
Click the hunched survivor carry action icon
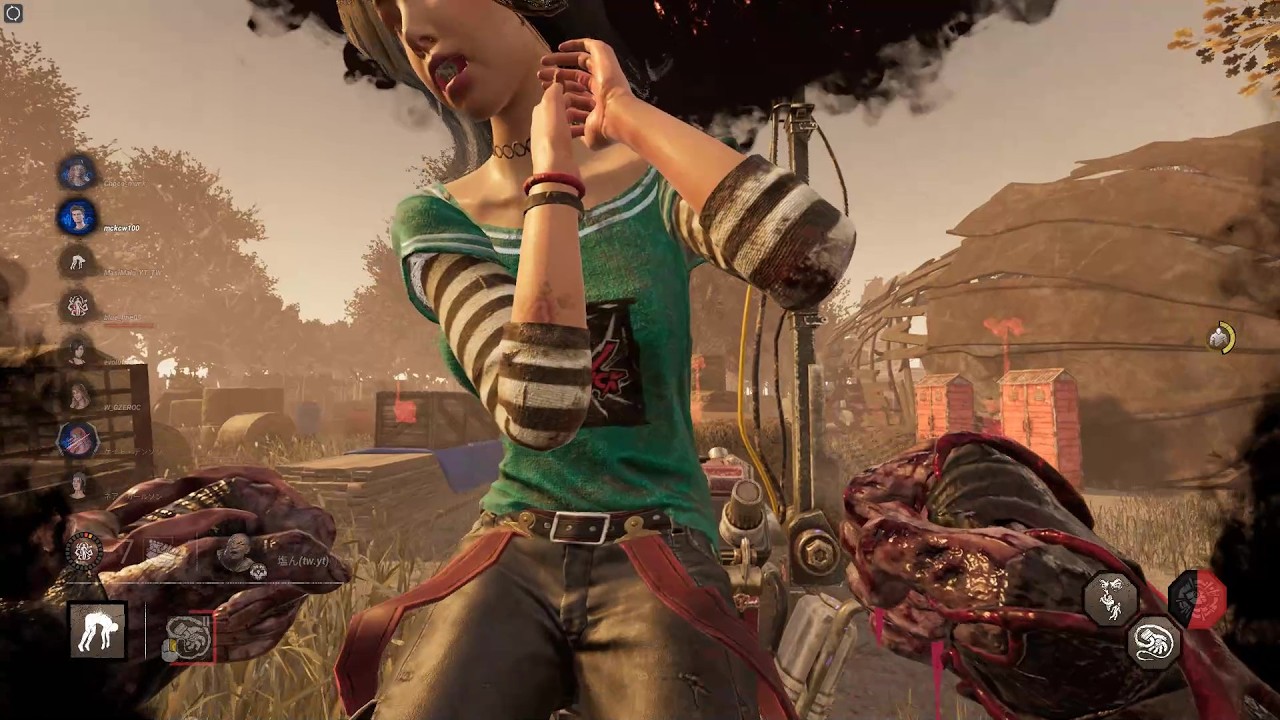coord(98,630)
